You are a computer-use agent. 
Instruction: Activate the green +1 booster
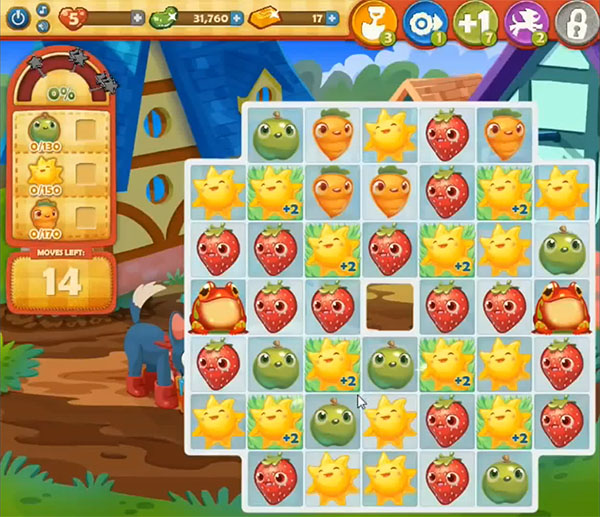473,22
